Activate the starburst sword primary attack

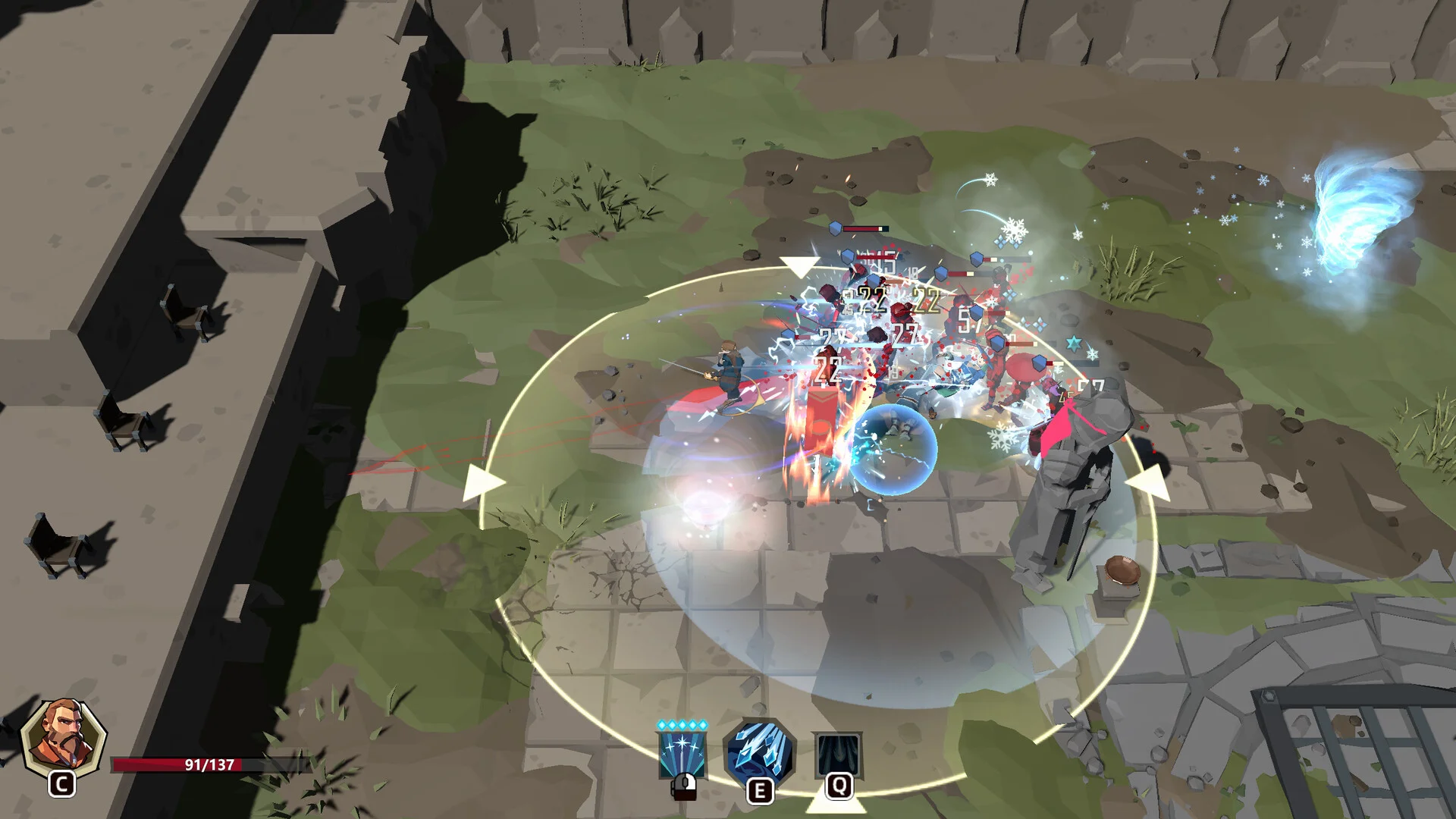[x=682, y=754]
